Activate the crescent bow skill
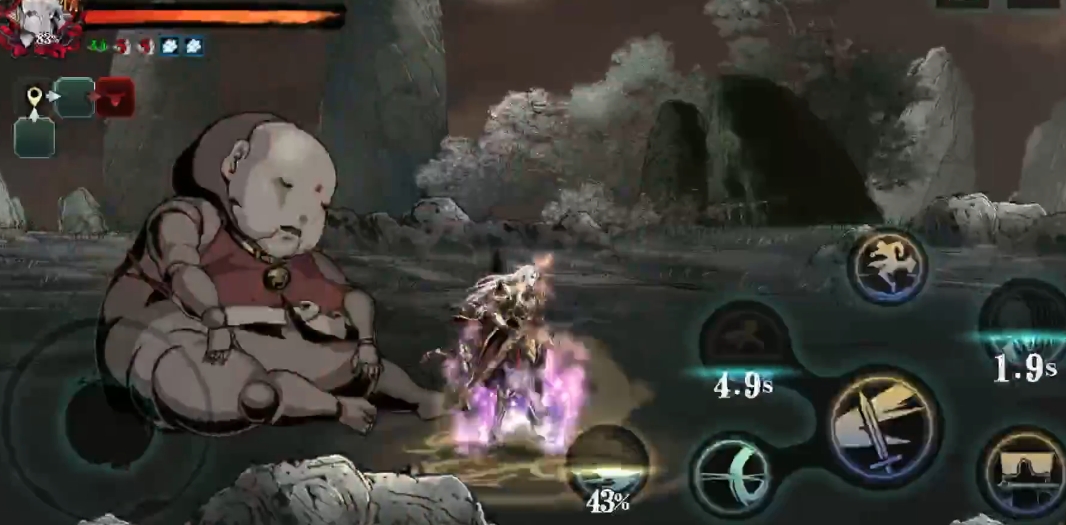The image size is (1066, 525). click(x=732, y=473)
